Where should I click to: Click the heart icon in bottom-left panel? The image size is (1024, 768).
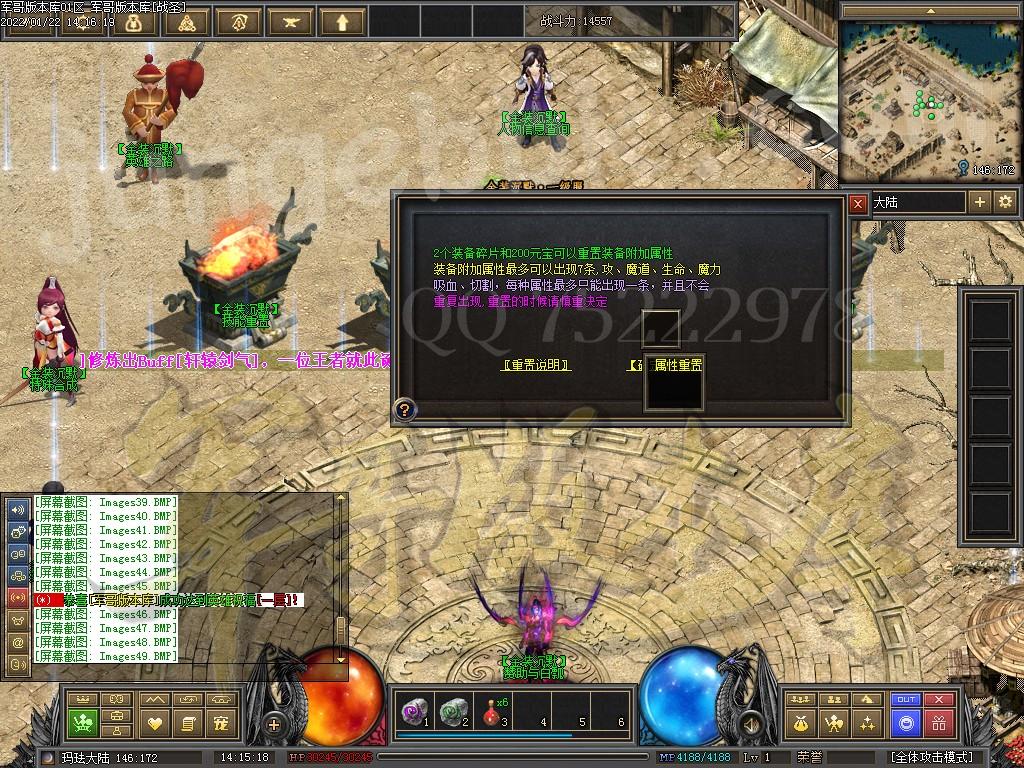(155, 722)
